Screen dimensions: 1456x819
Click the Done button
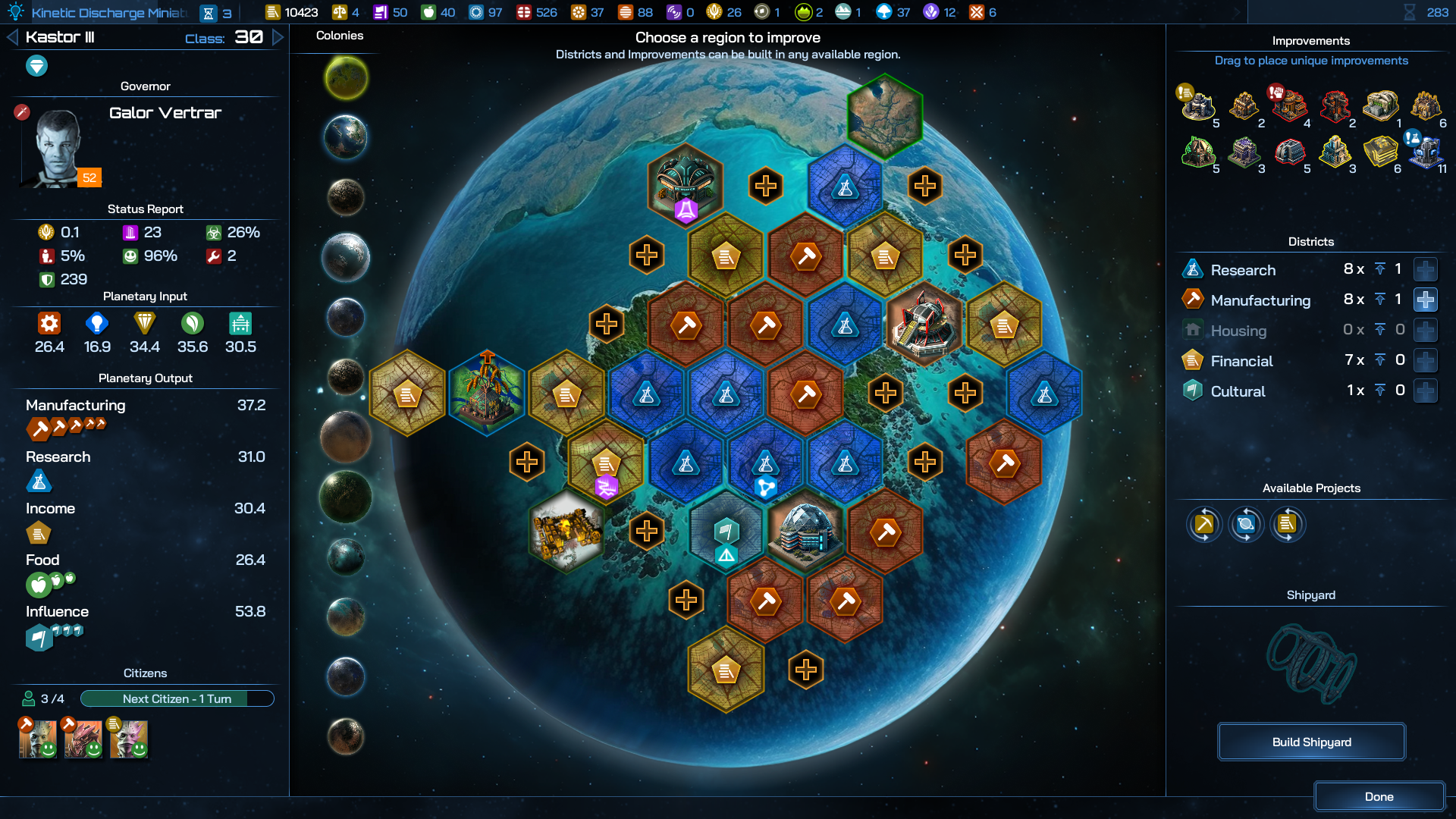click(x=1379, y=796)
